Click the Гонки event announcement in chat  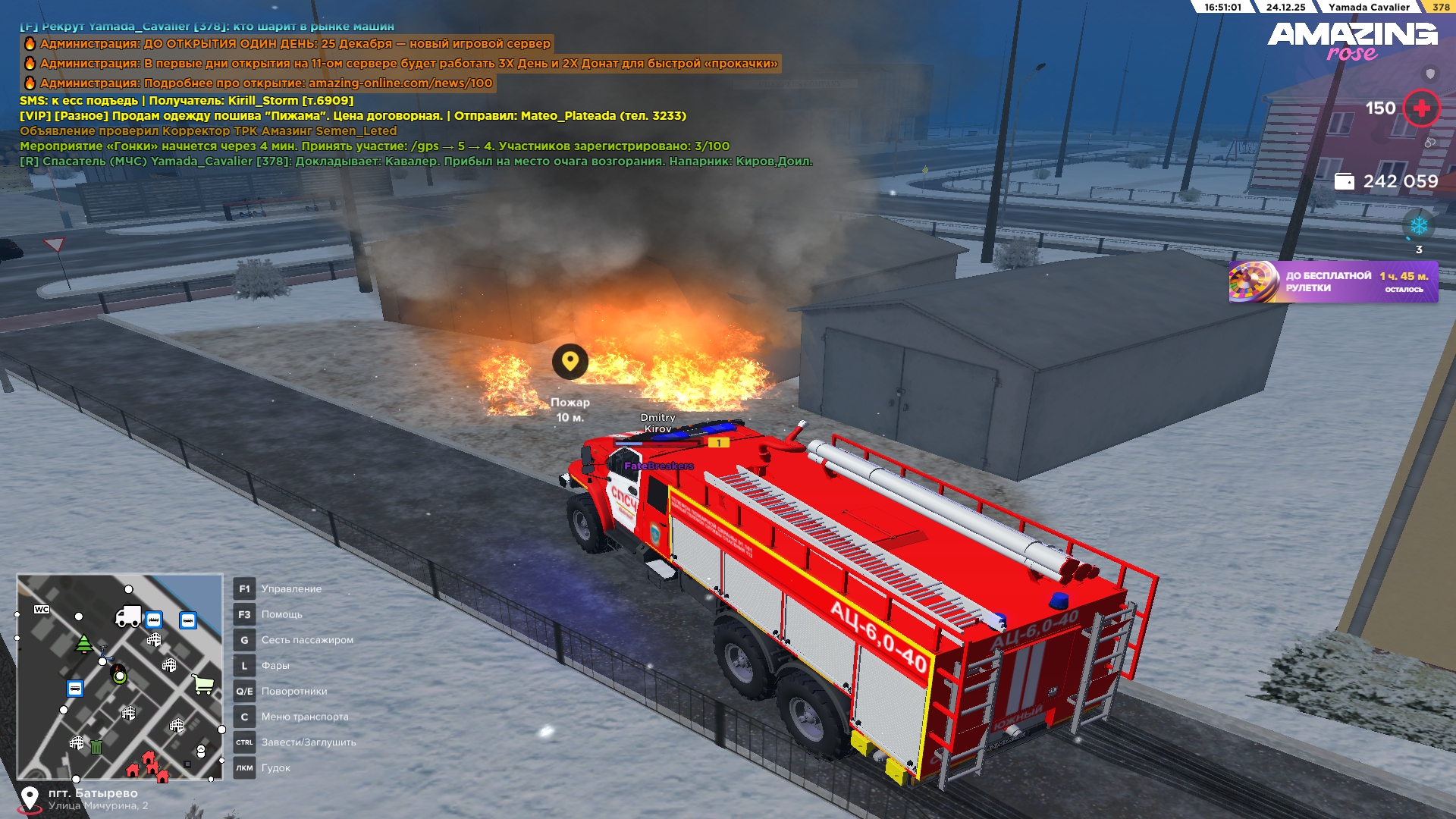tap(375, 146)
